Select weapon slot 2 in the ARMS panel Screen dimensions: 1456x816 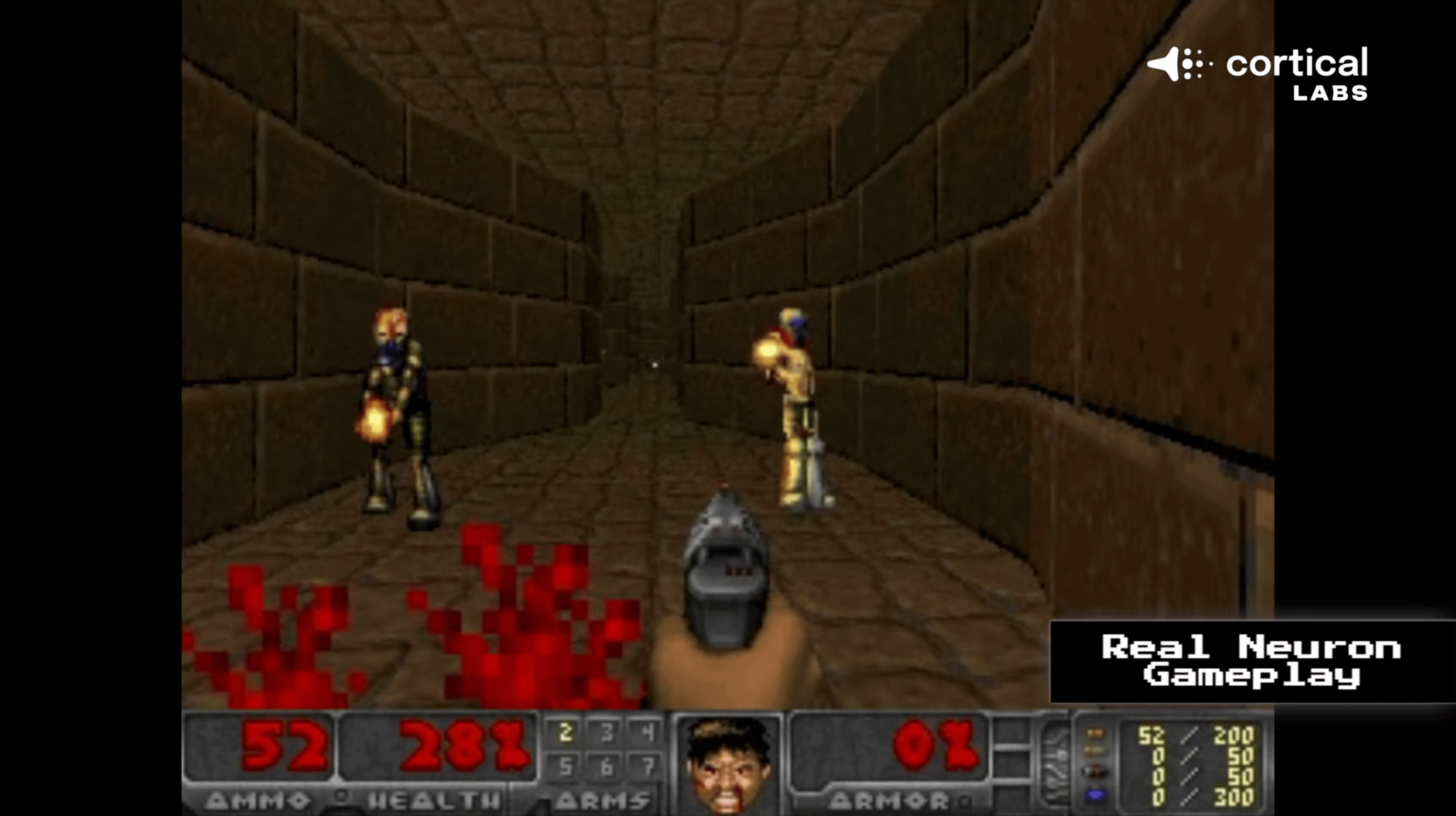click(565, 732)
